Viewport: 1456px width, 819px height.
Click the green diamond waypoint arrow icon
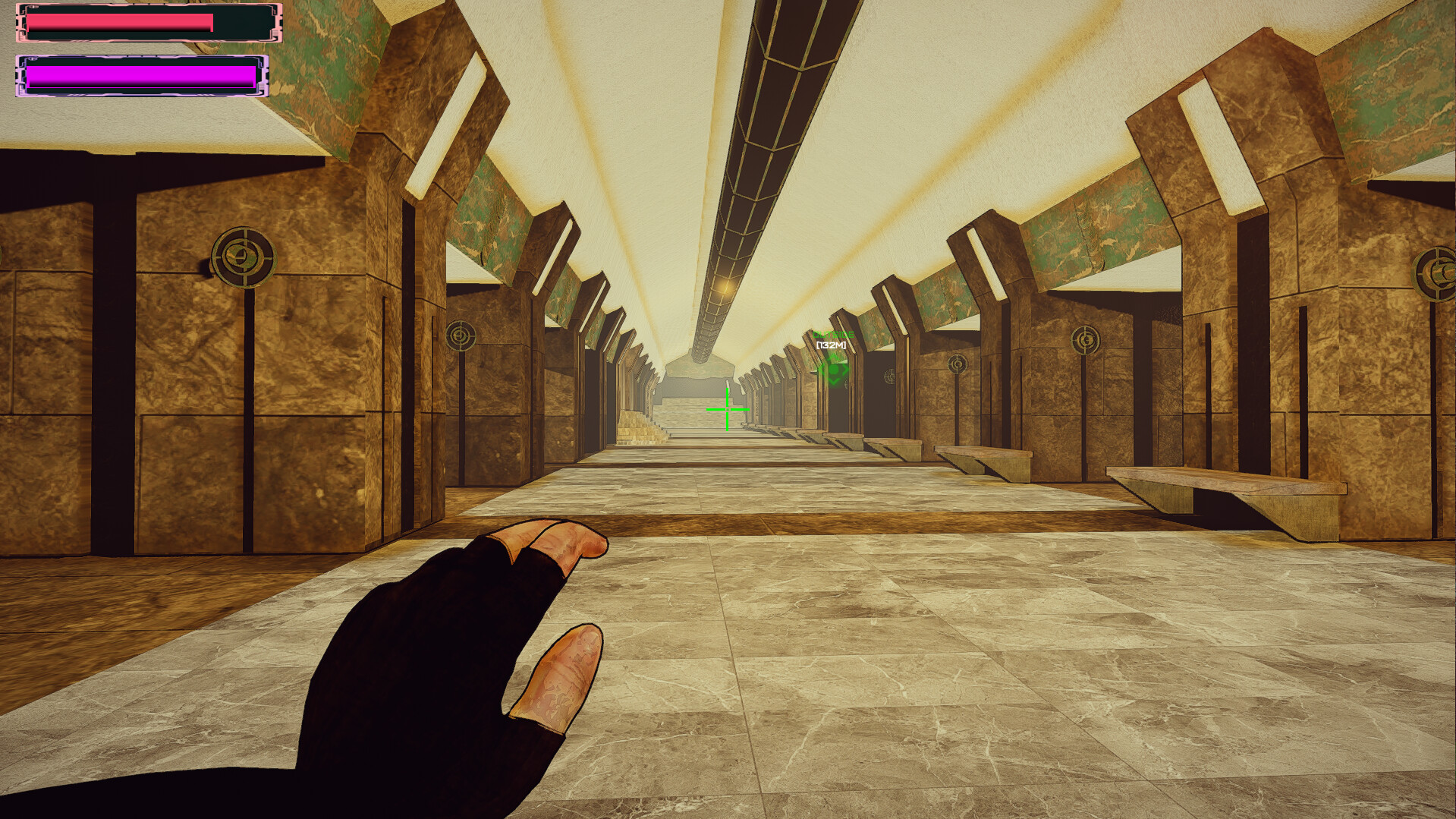833,370
